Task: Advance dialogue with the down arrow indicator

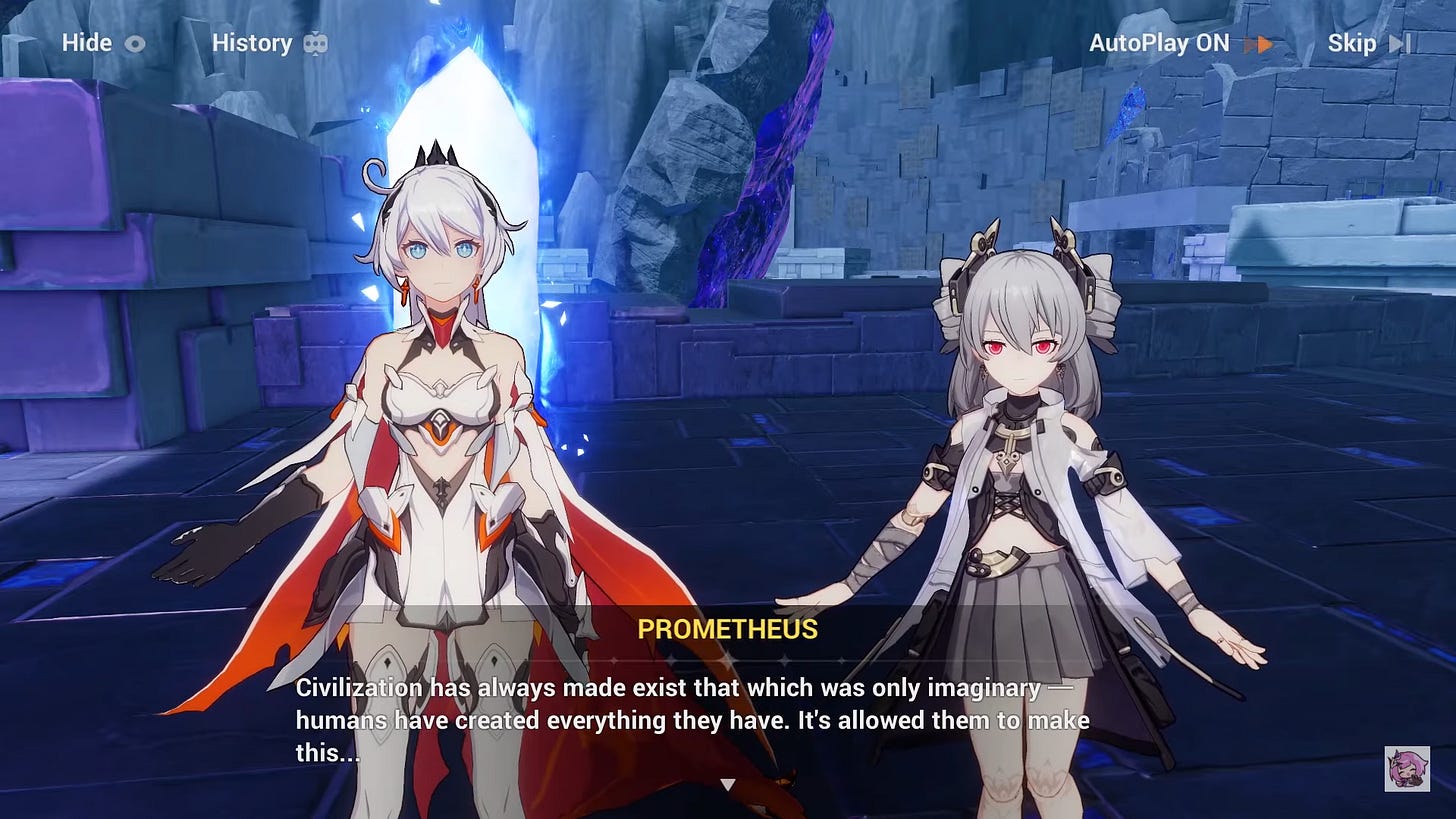Action: click(x=728, y=785)
